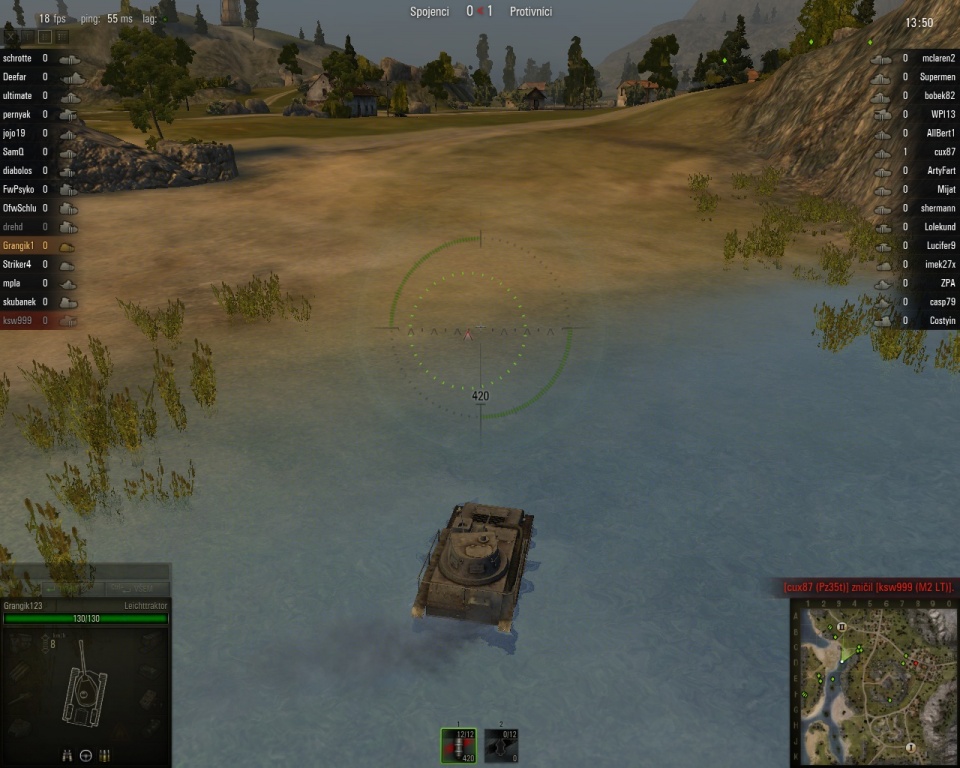Click the steering wheel icon
The height and width of the screenshot is (768, 960).
tap(86, 755)
